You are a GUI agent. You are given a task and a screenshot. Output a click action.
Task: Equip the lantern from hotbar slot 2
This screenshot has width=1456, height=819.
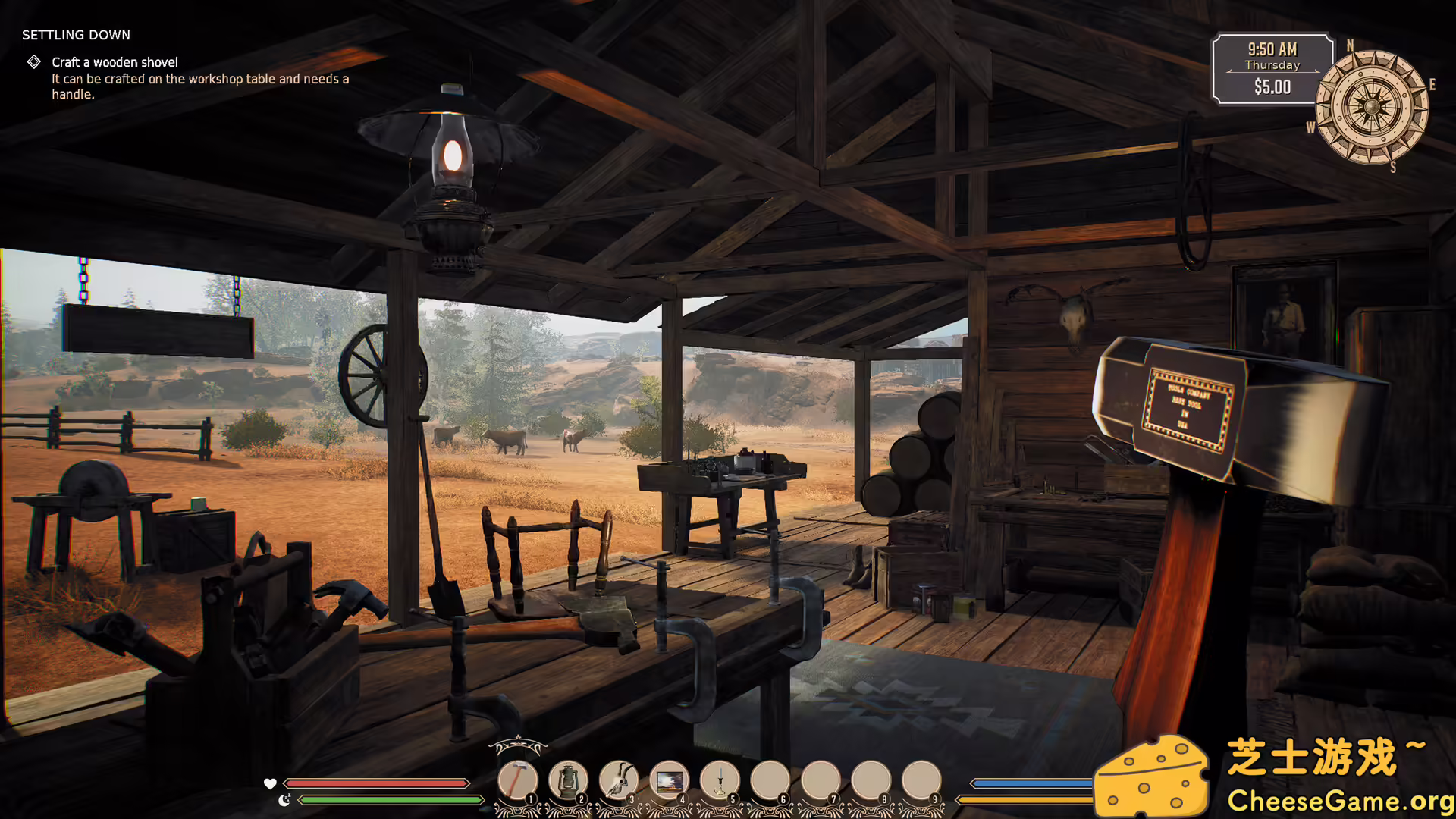point(569,780)
